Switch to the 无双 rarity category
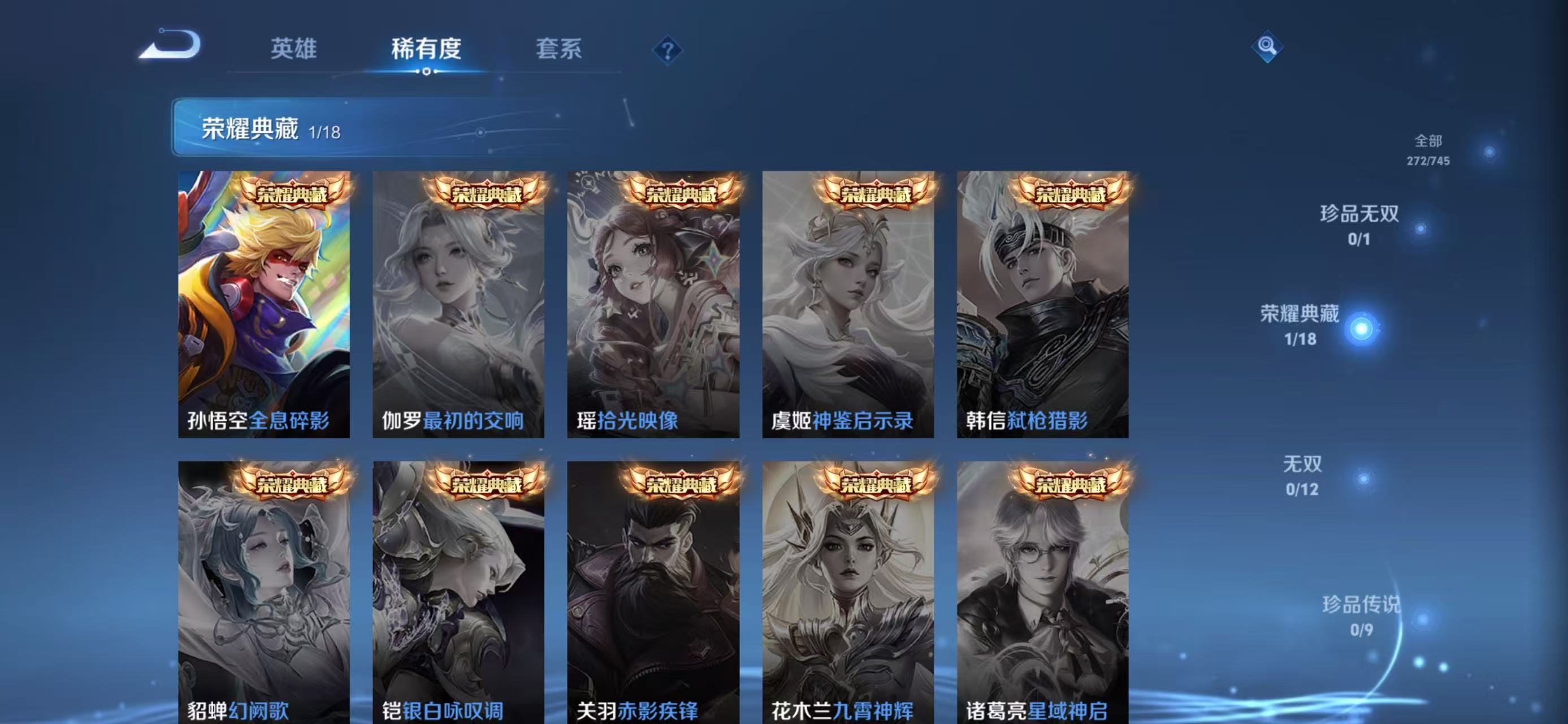Viewport: 1568px width, 724px height. (x=1302, y=475)
